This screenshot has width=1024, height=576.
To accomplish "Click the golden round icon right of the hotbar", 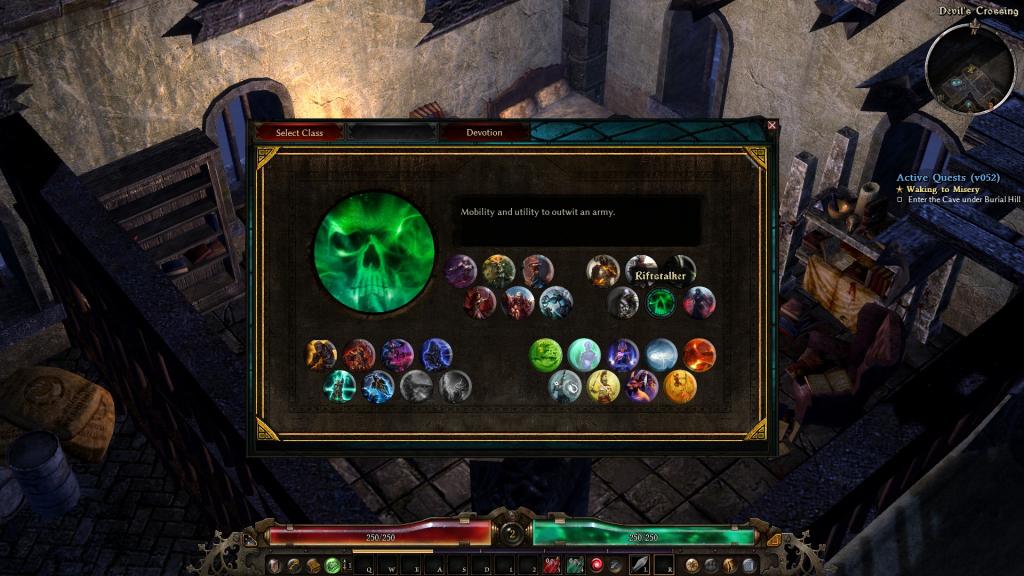I will pos(692,566).
